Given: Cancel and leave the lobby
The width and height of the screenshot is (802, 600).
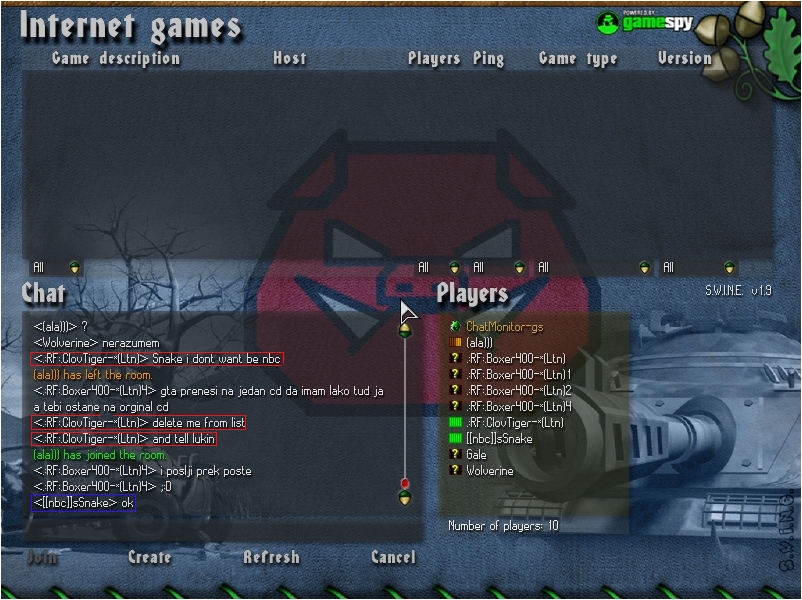Looking at the screenshot, I should coord(393,557).
